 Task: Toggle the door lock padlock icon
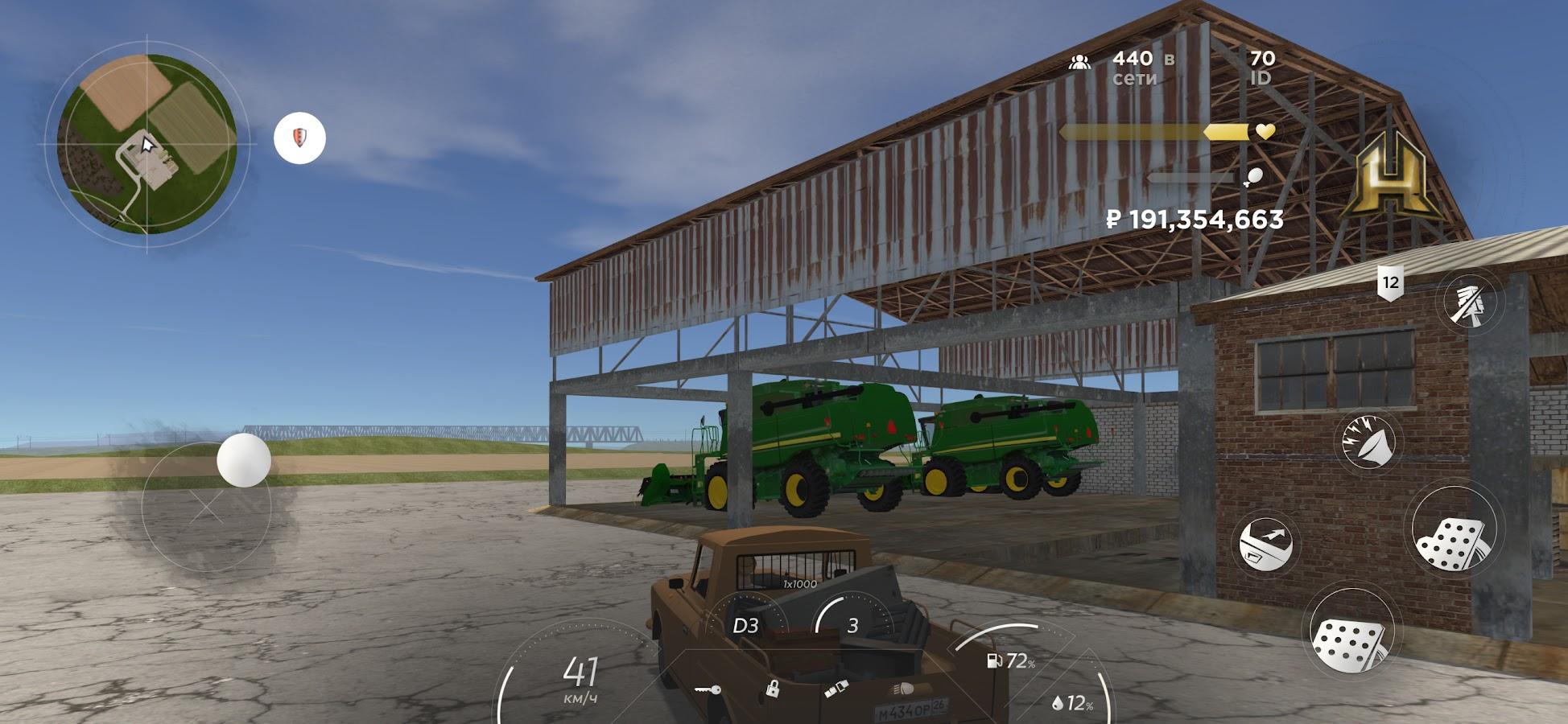772,689
